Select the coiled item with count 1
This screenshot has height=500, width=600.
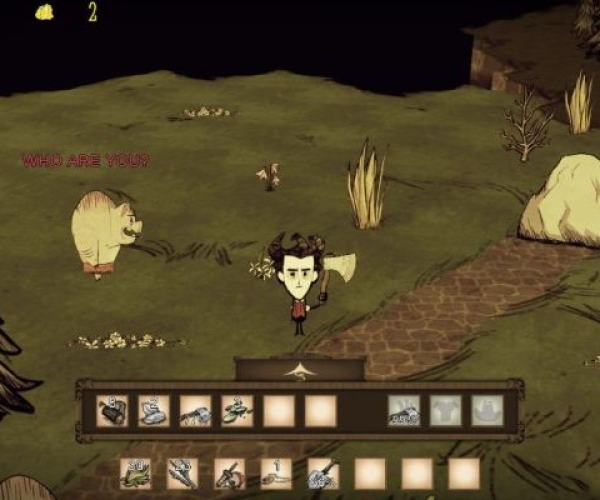pyautogui.click(x=277, y=473)
